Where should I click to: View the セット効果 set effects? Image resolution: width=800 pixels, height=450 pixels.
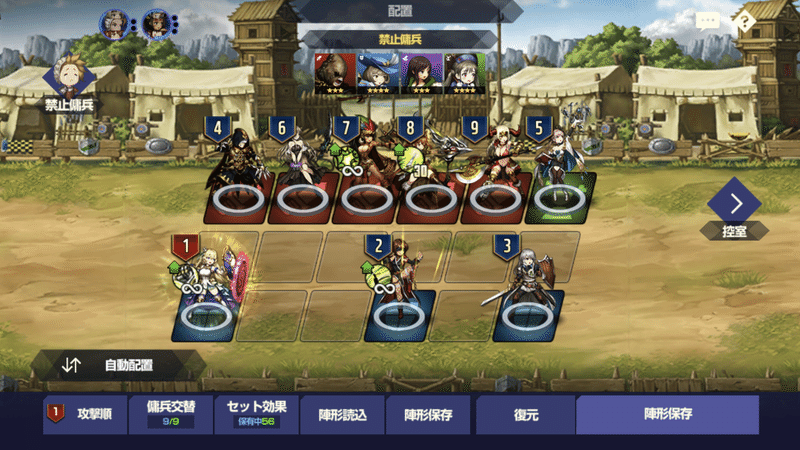[256, 413]
